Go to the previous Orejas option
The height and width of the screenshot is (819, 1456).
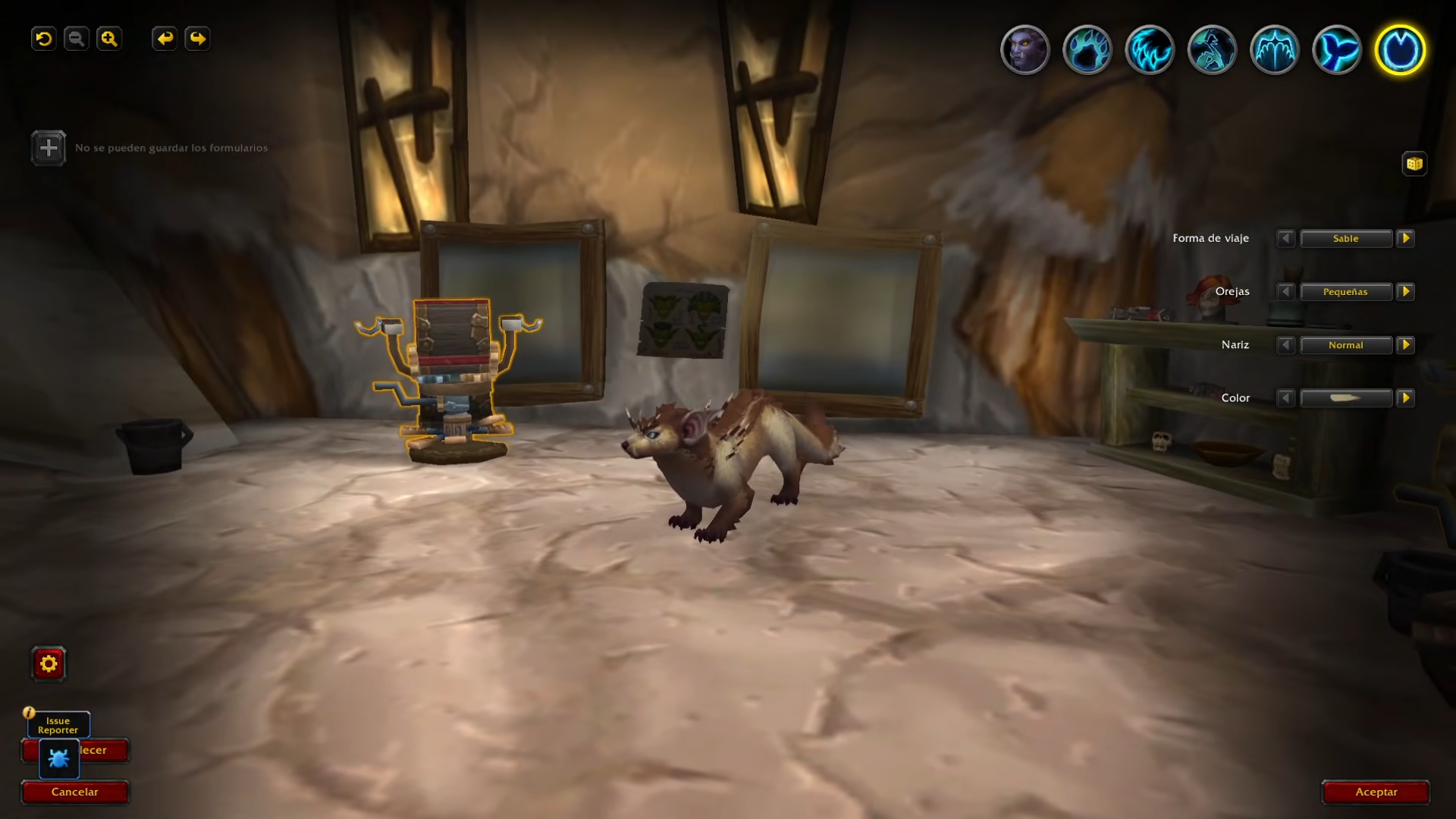(x=1285, y=292)
